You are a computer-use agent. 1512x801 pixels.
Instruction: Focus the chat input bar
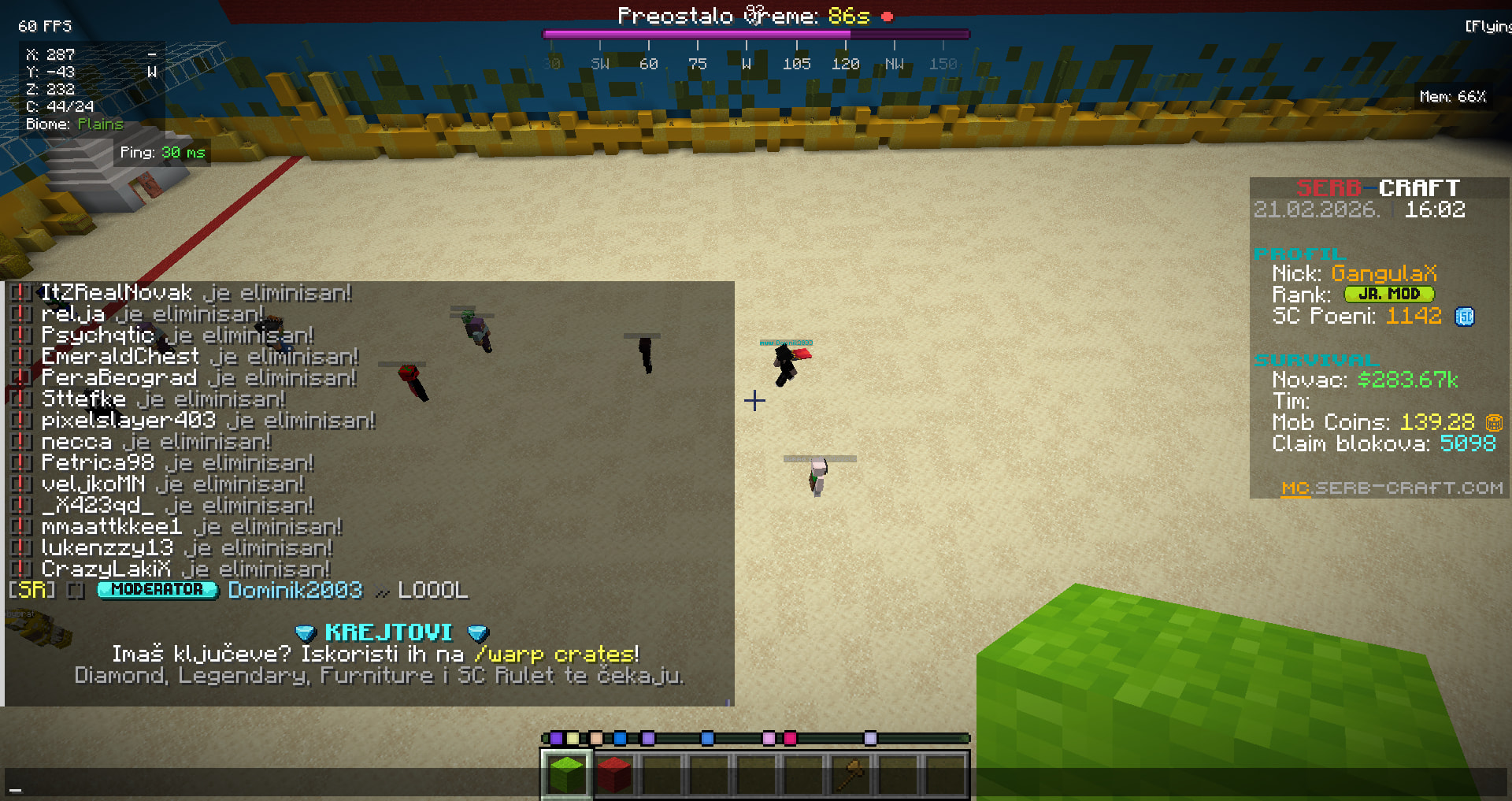click(x=756, y=784)
